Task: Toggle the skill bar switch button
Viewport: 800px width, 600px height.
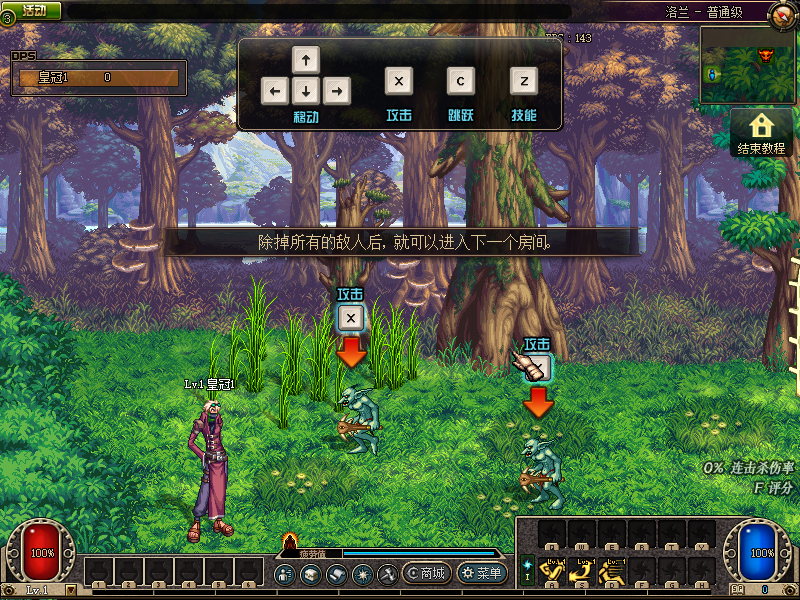Action: point(527,570)
